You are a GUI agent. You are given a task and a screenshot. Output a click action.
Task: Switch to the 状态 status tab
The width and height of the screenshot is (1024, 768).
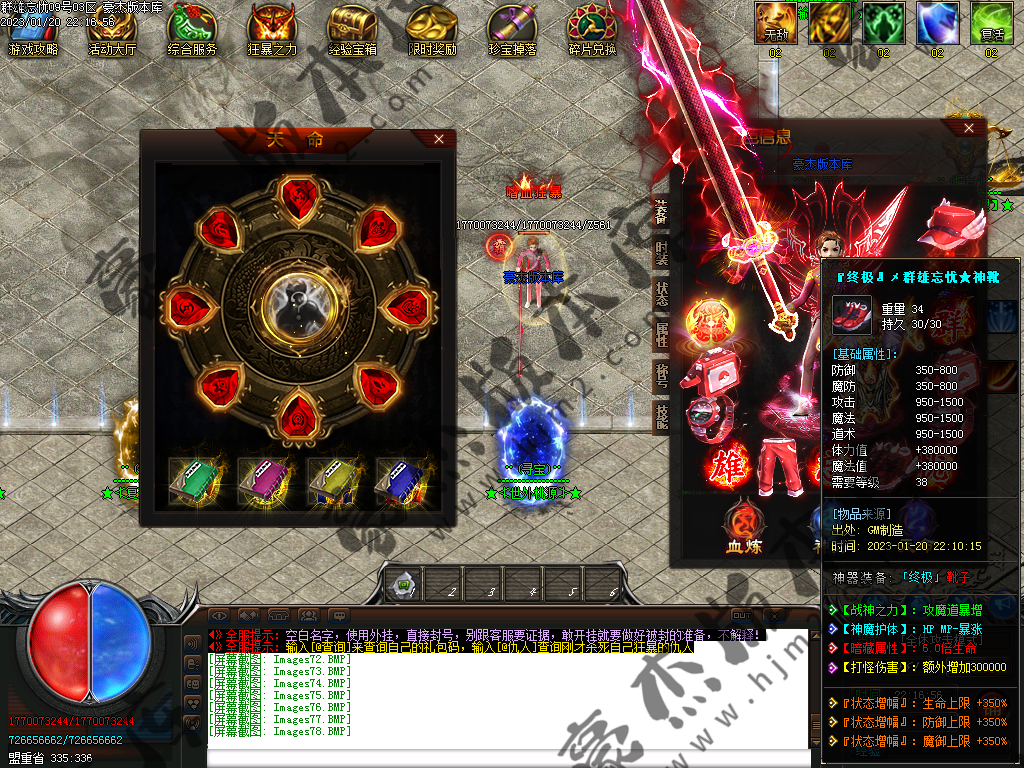pos(662,293)
